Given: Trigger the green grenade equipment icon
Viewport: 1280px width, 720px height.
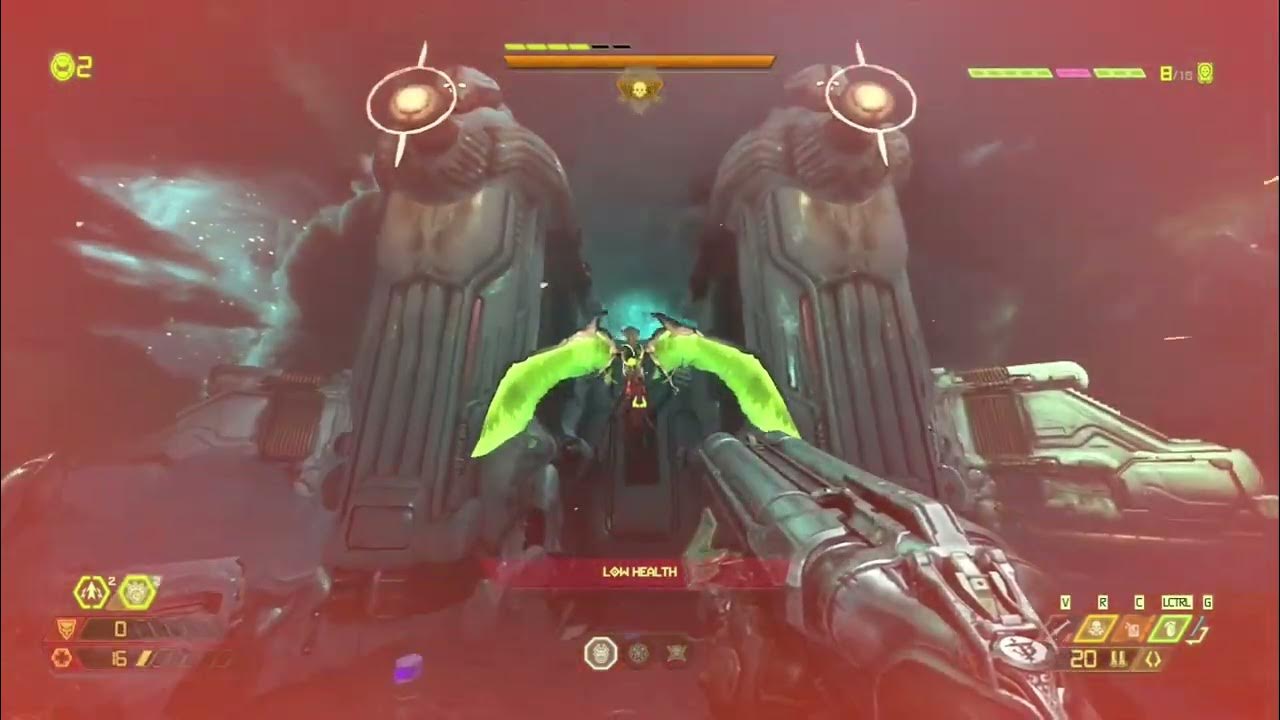Looking at the screenshot, I should (1170, 629).
